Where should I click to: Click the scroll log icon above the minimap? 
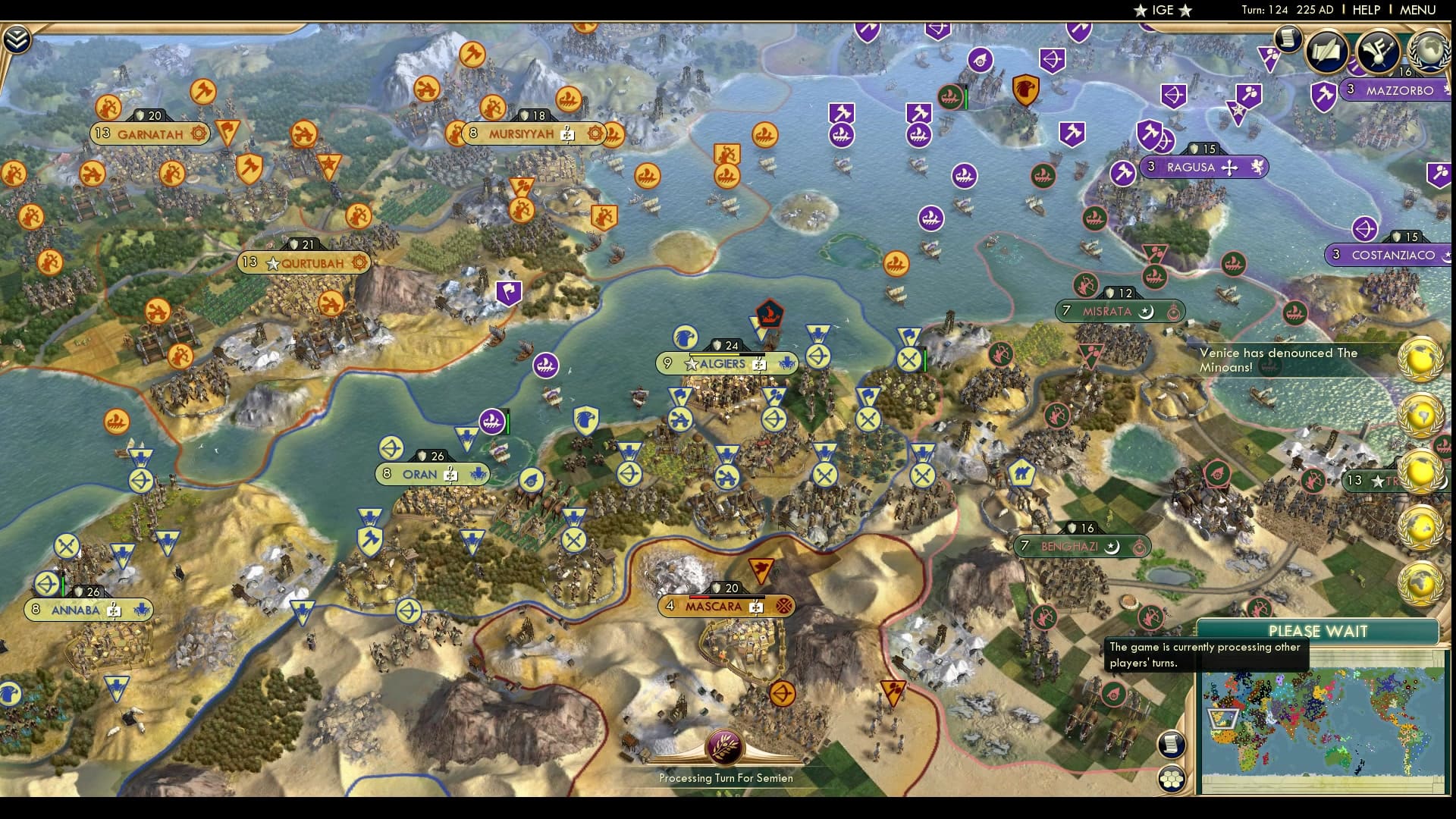(1171, 743)
